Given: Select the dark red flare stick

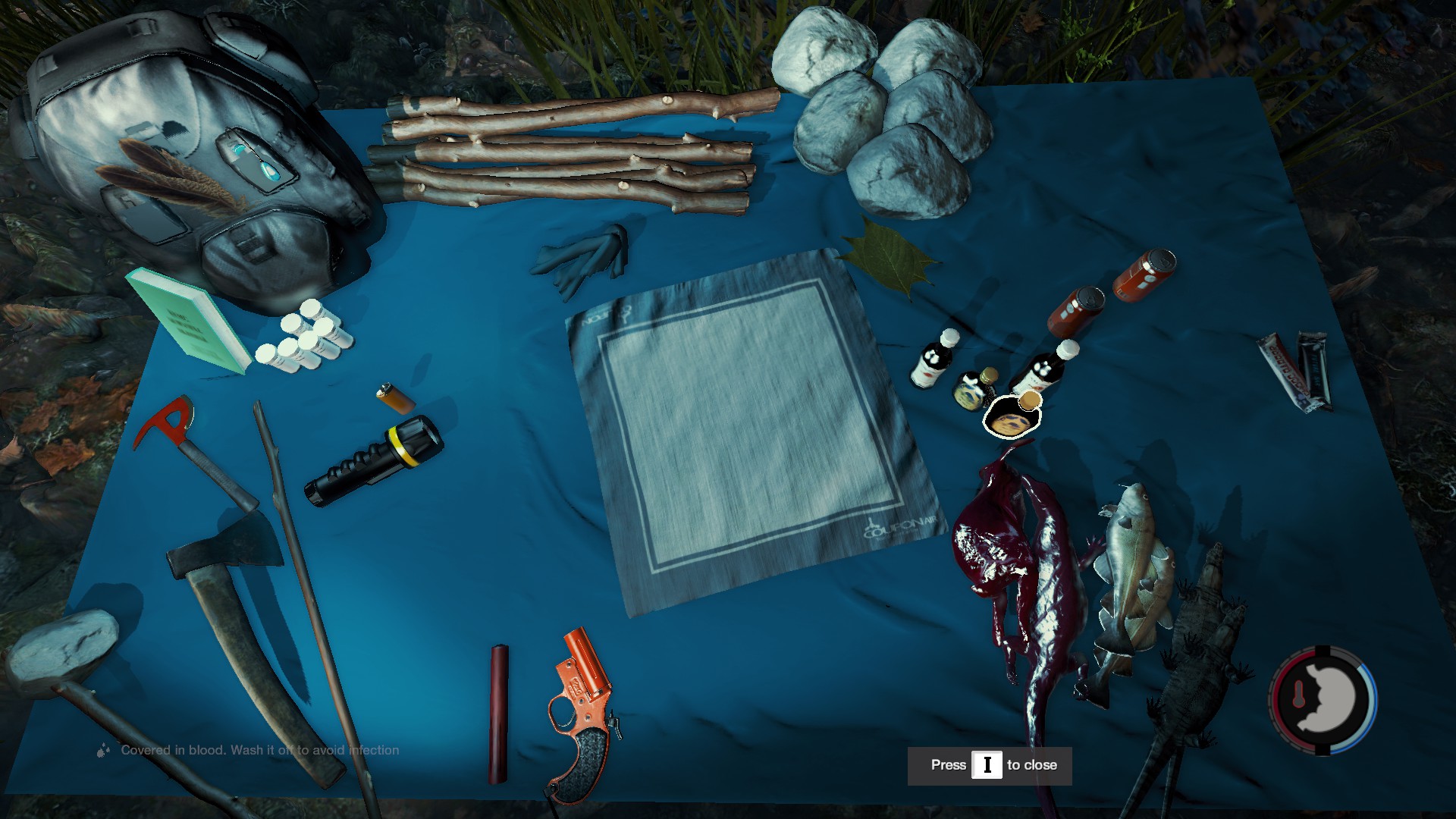Looking at the screenshot, I should 498,713.
